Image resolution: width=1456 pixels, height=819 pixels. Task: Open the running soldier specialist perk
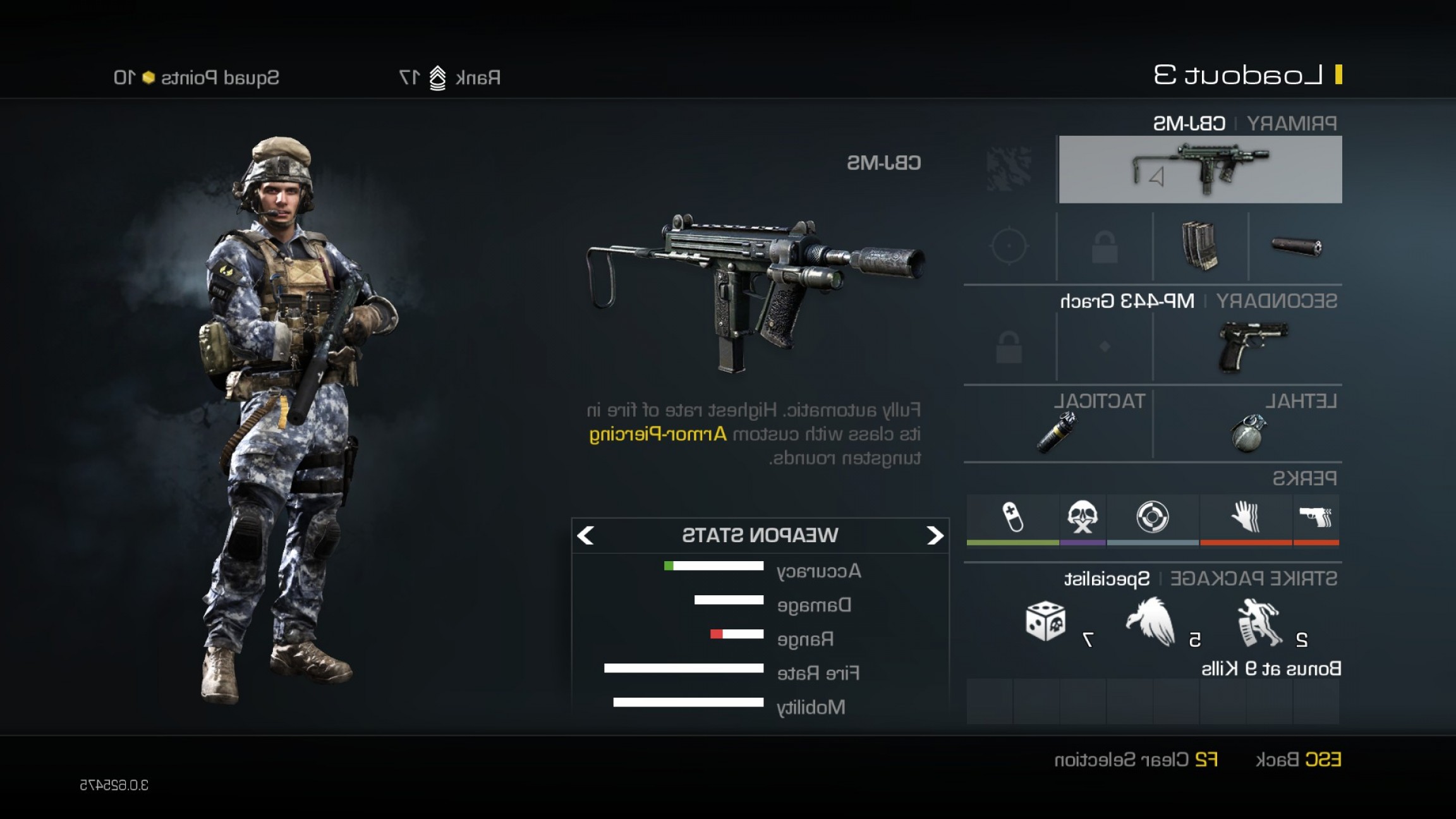click(1259, 623)
